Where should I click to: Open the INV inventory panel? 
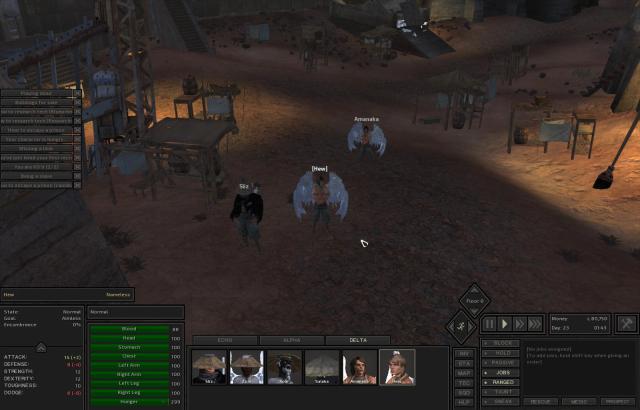tap(464, 353)
